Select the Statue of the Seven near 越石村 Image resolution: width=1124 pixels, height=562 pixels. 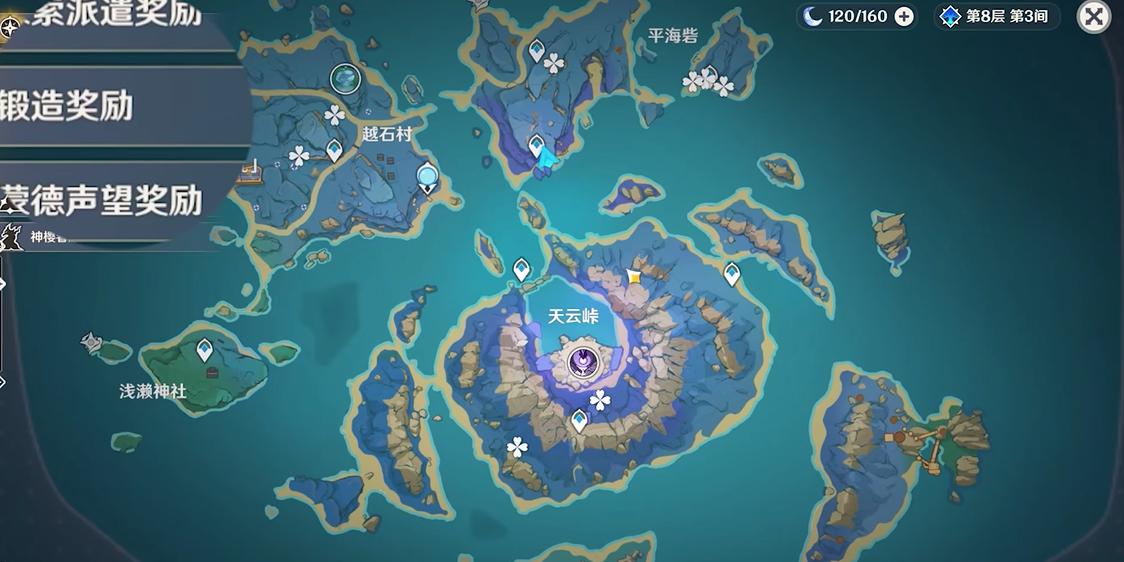click(428, 178)
